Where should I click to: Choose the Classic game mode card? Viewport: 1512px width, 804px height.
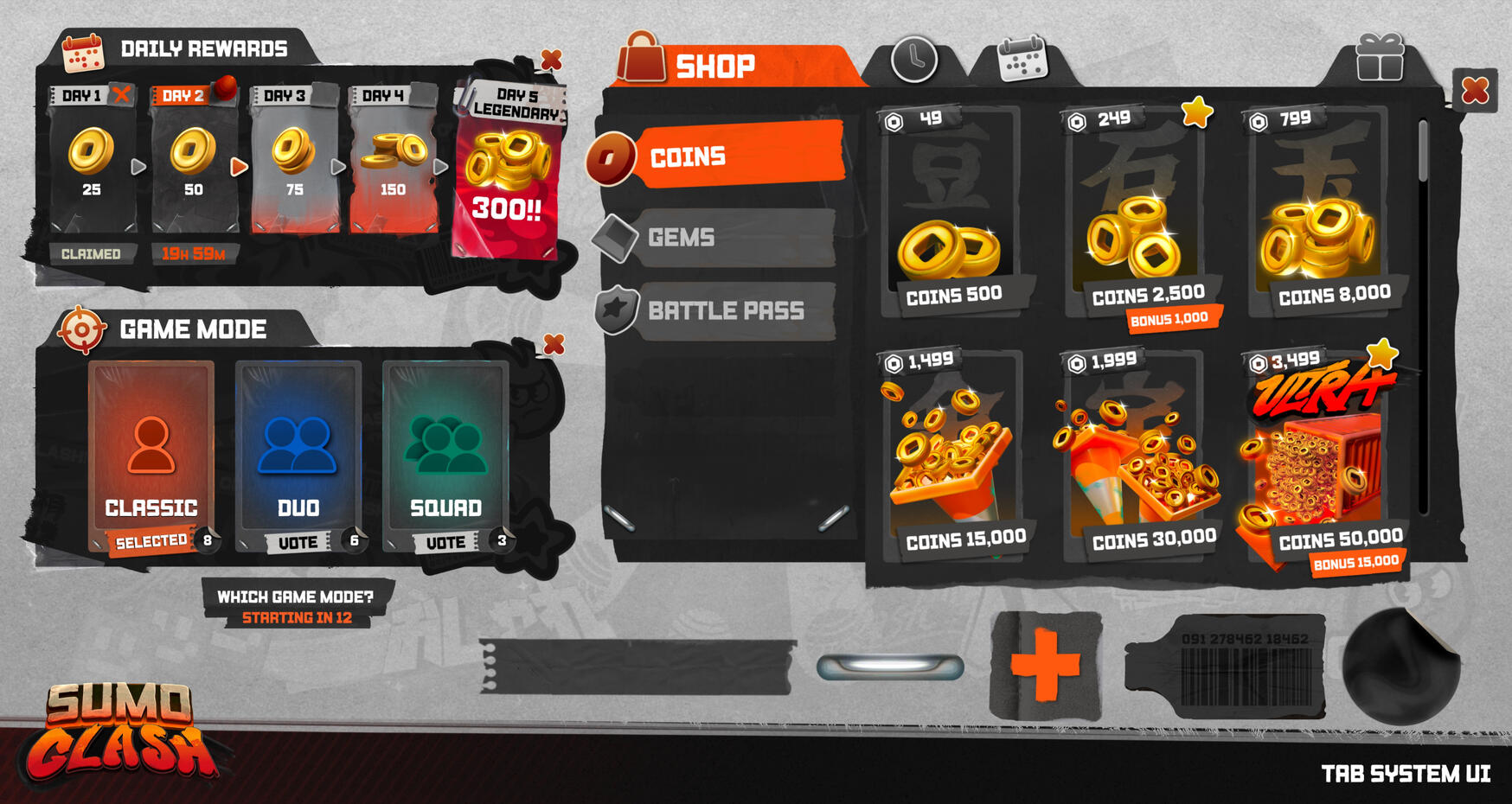tap(151, 456)
